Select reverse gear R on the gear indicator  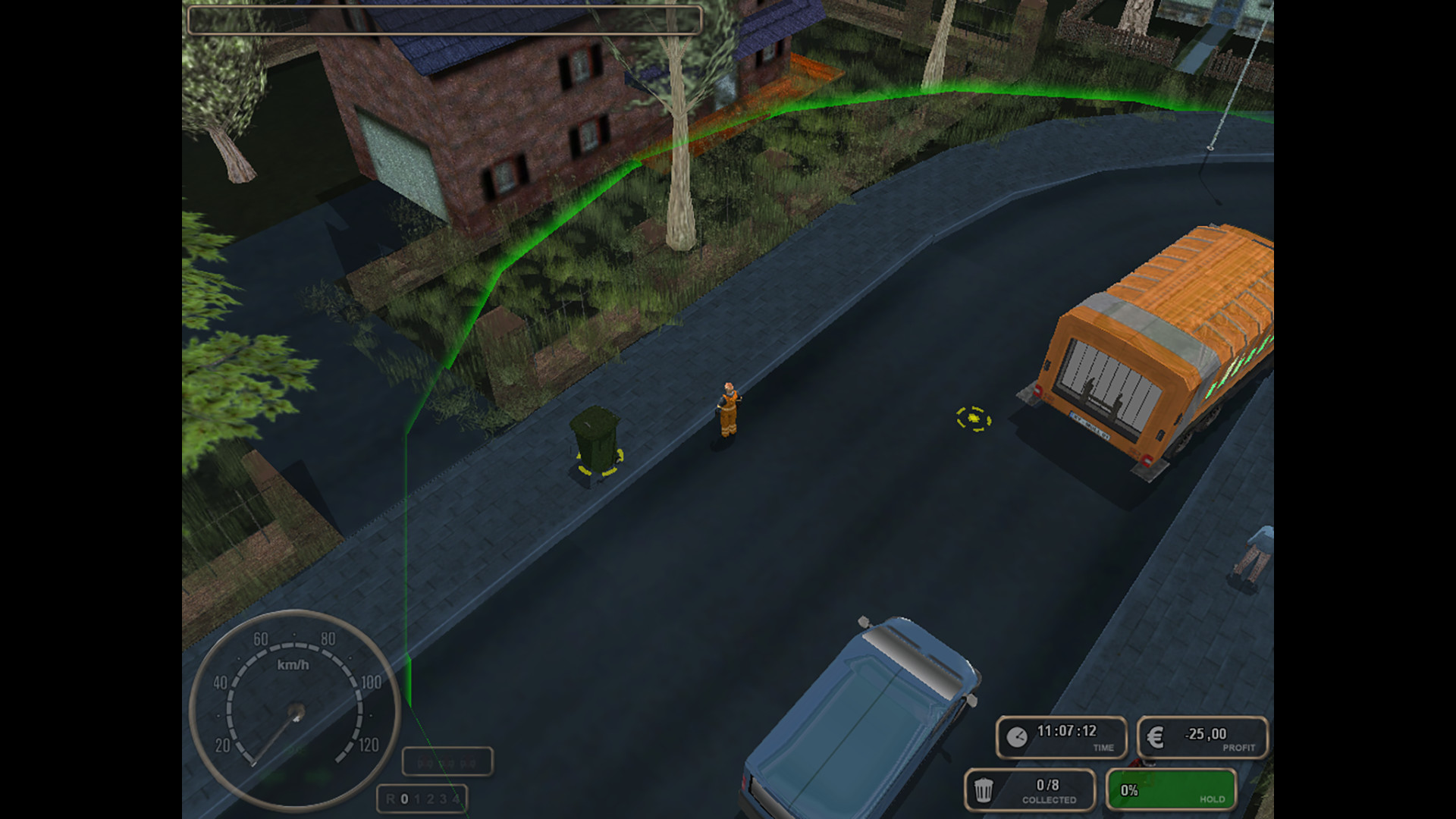pos(392,799)
